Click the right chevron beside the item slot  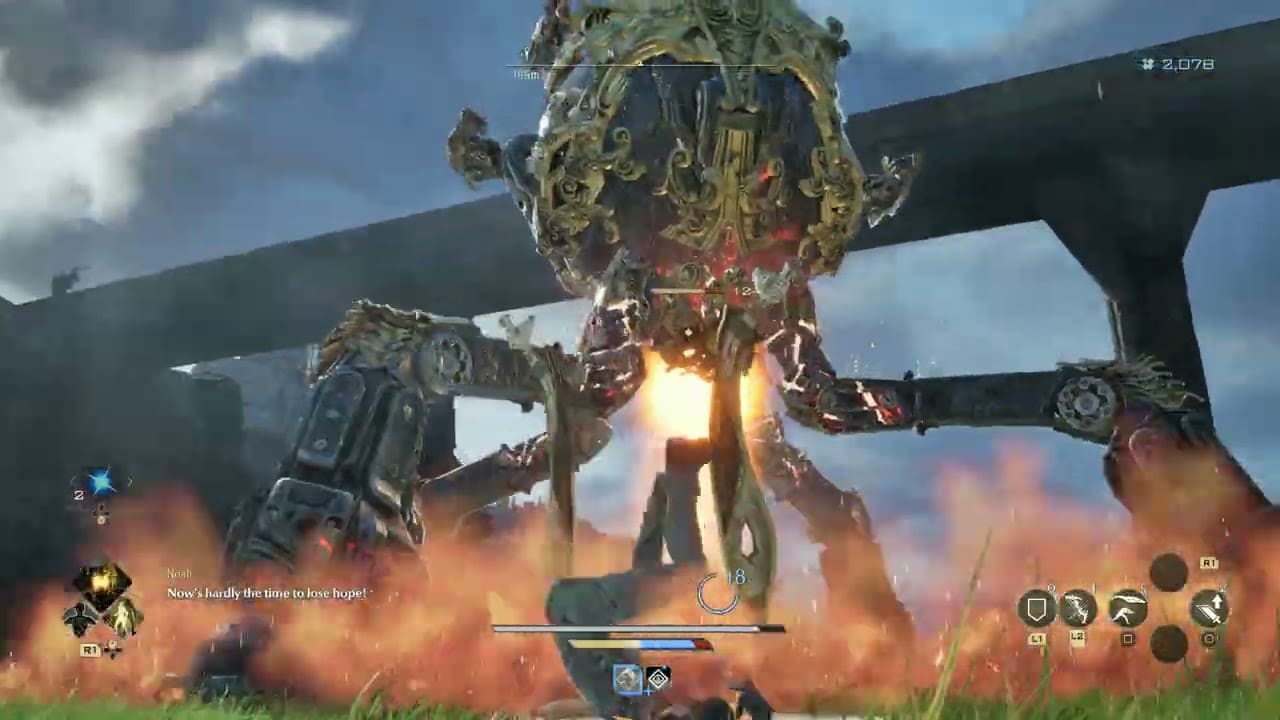pyautogui.click(x=130, y=480)
